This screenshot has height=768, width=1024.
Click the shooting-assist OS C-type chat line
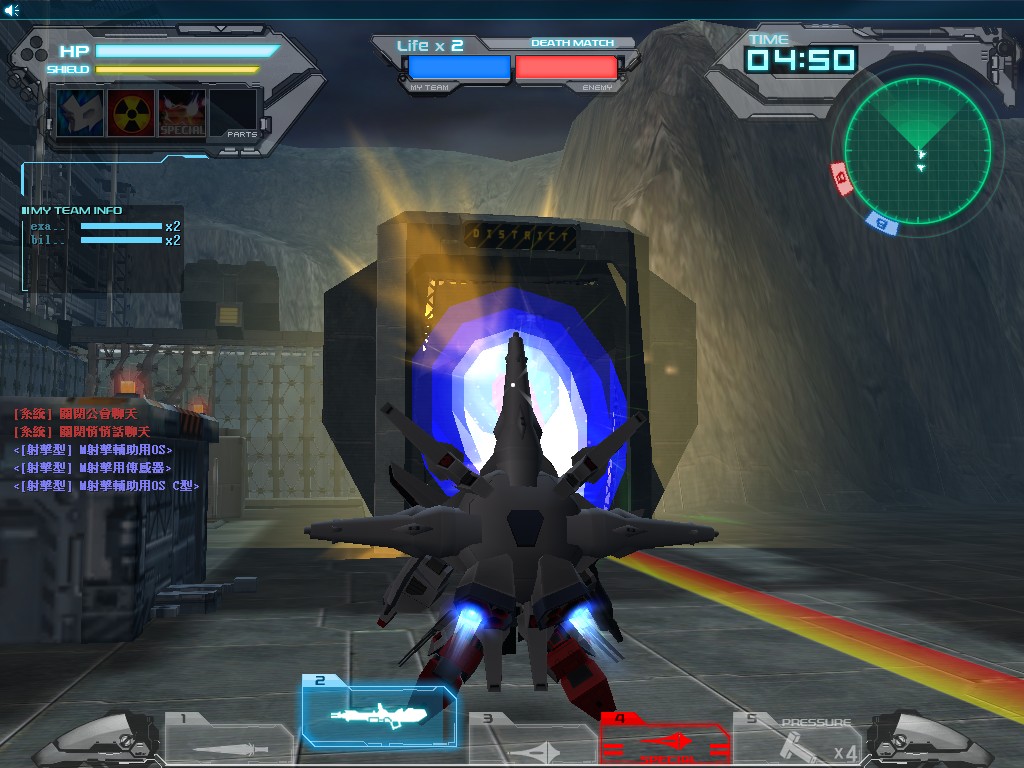(x=107, y=485)
